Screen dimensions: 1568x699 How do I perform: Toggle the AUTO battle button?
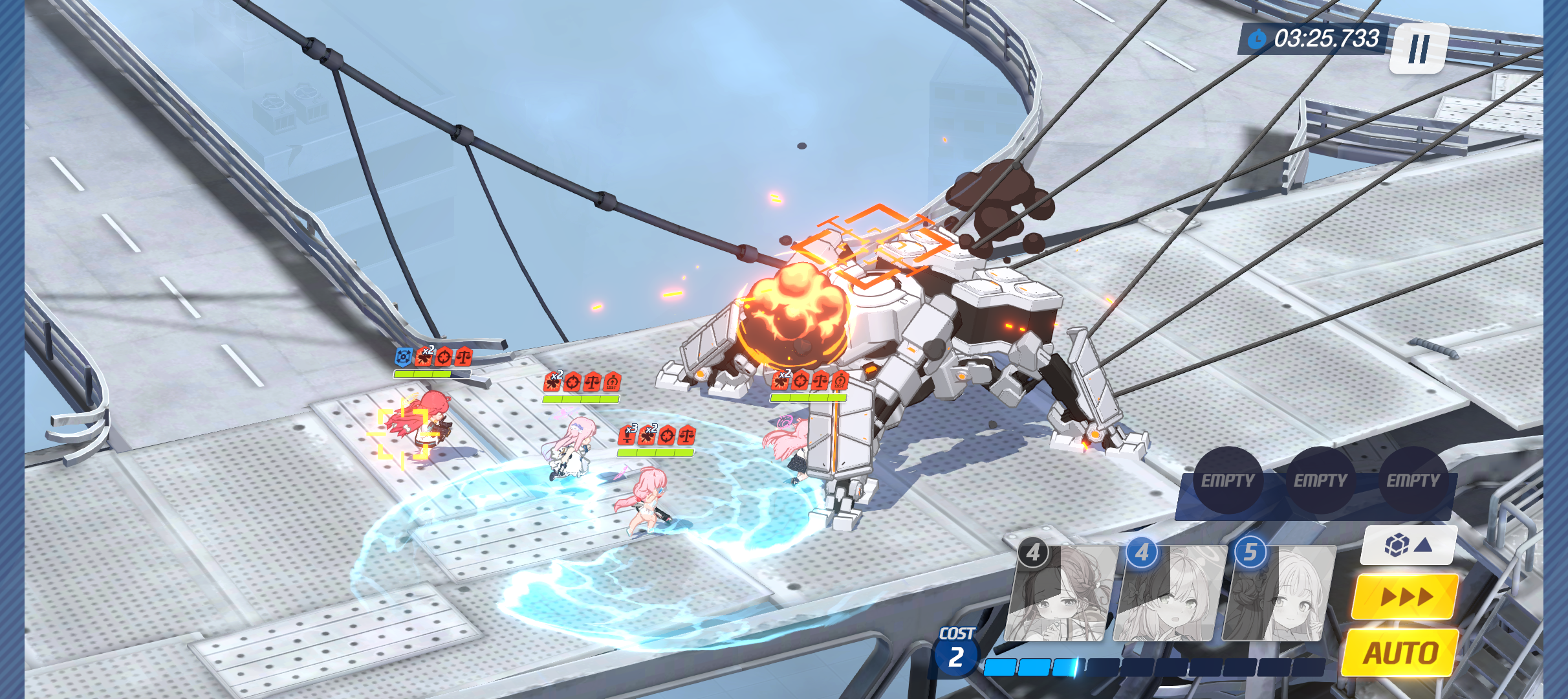click(x=1400, y=652)
